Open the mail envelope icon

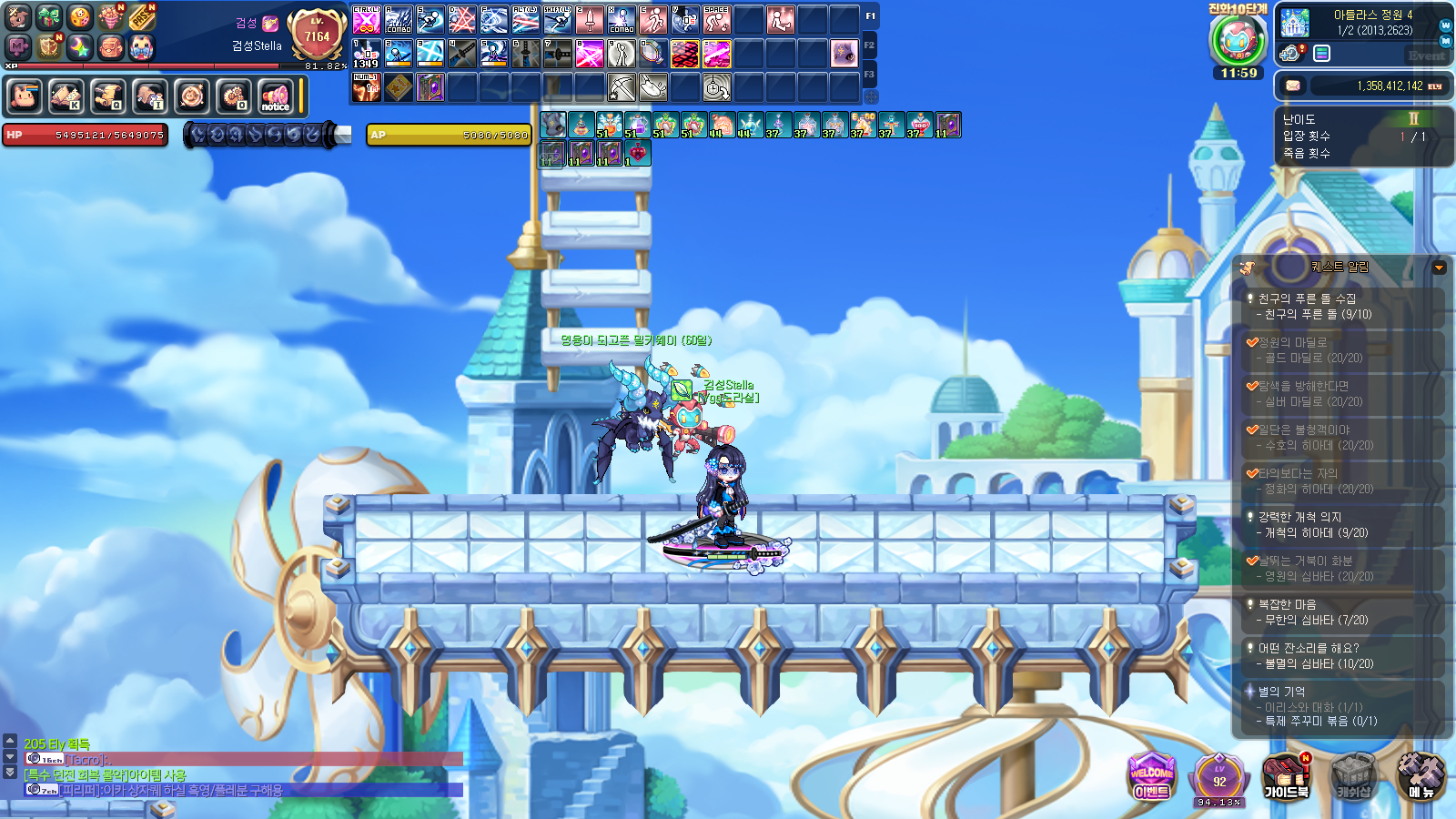coord(1293,86)
